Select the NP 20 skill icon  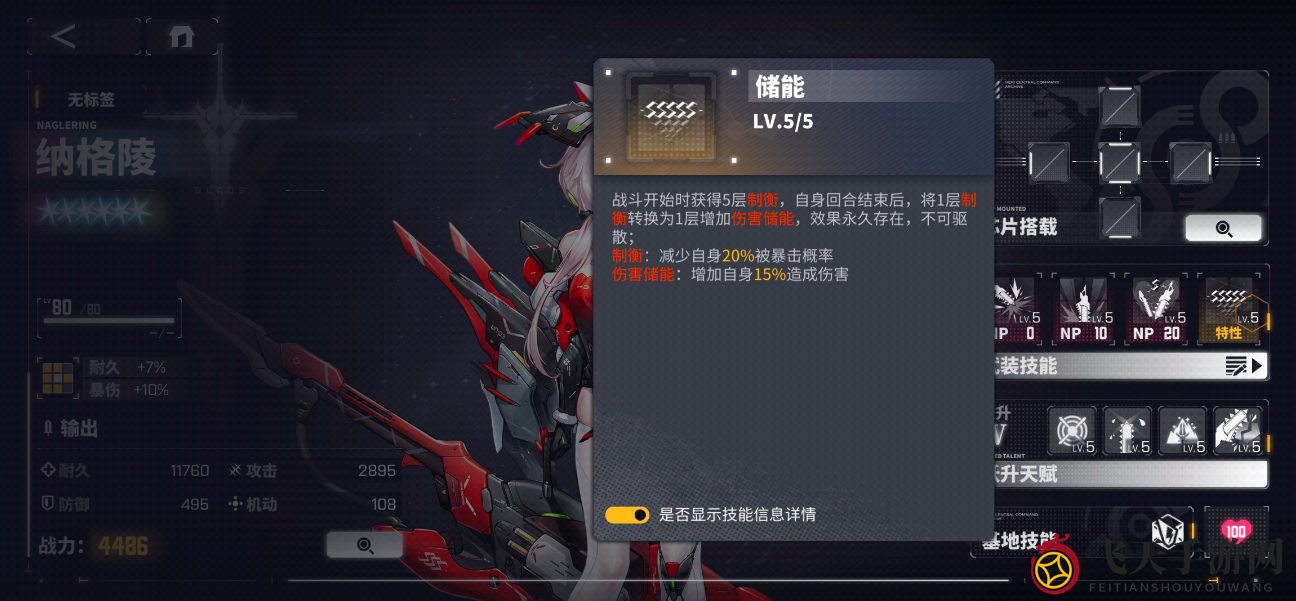point(1156,310)
